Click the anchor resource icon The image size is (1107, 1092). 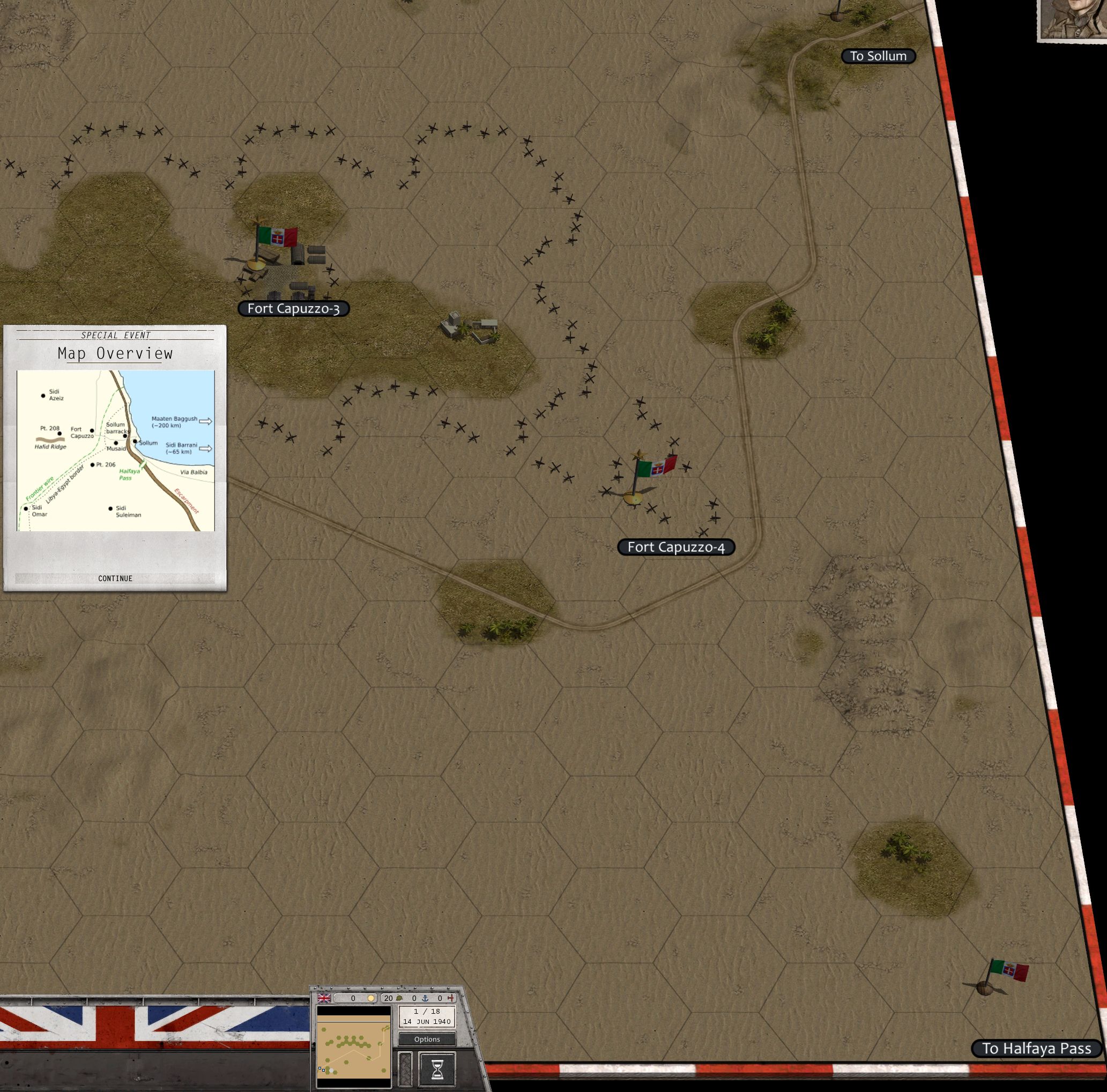(426, 999)
